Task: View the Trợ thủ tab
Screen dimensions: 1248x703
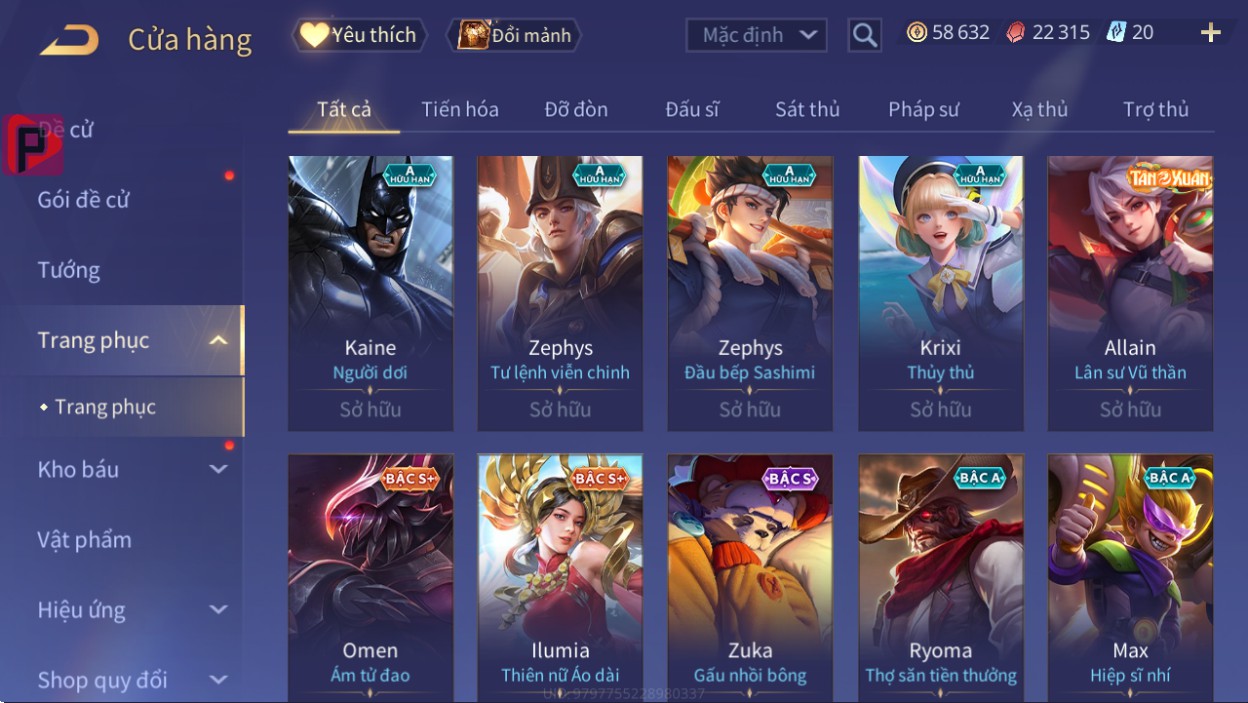Action: pyautogui.click(x=1155, y=109)
